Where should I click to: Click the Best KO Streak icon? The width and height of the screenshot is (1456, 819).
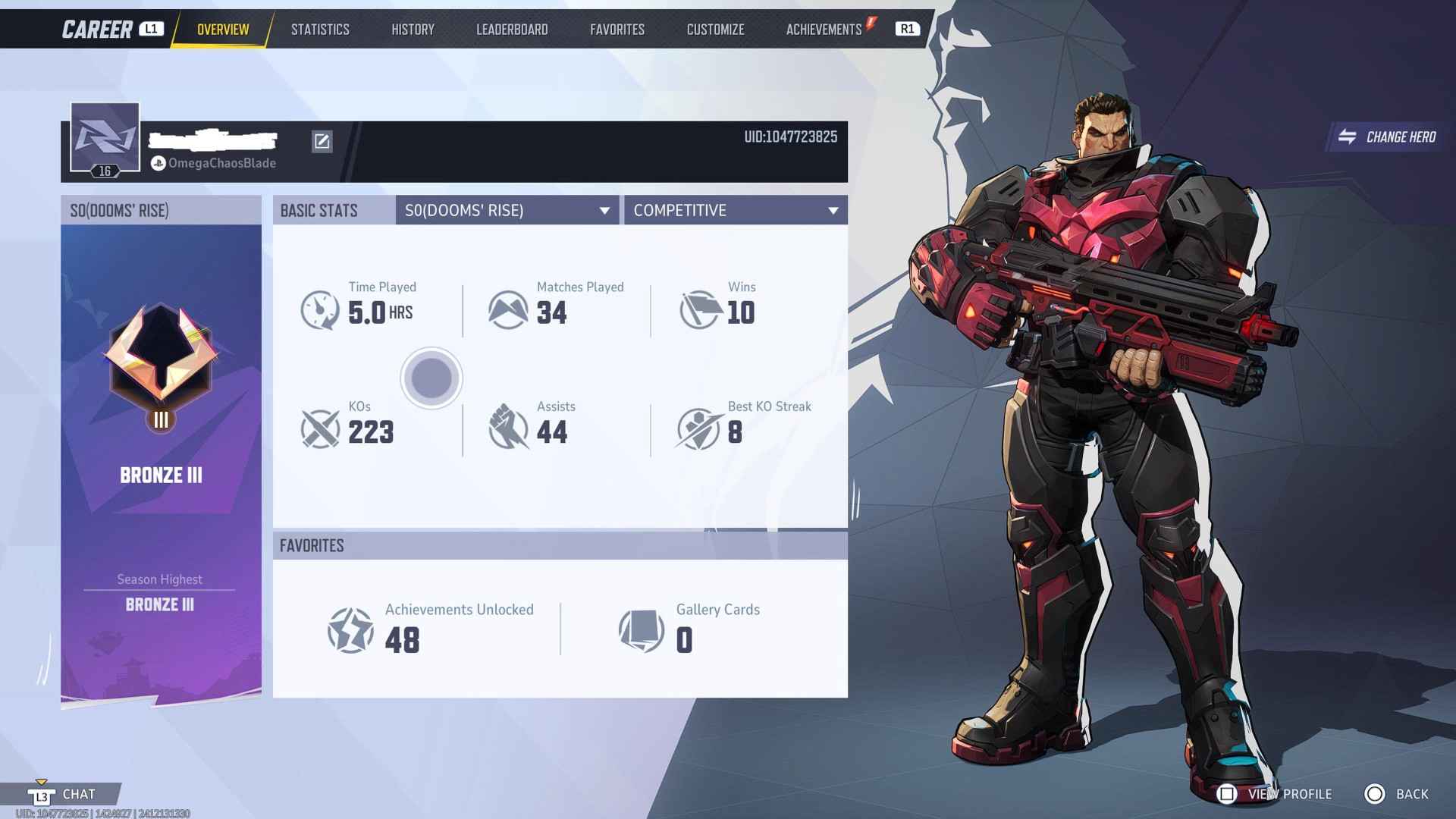pos(698,428)
